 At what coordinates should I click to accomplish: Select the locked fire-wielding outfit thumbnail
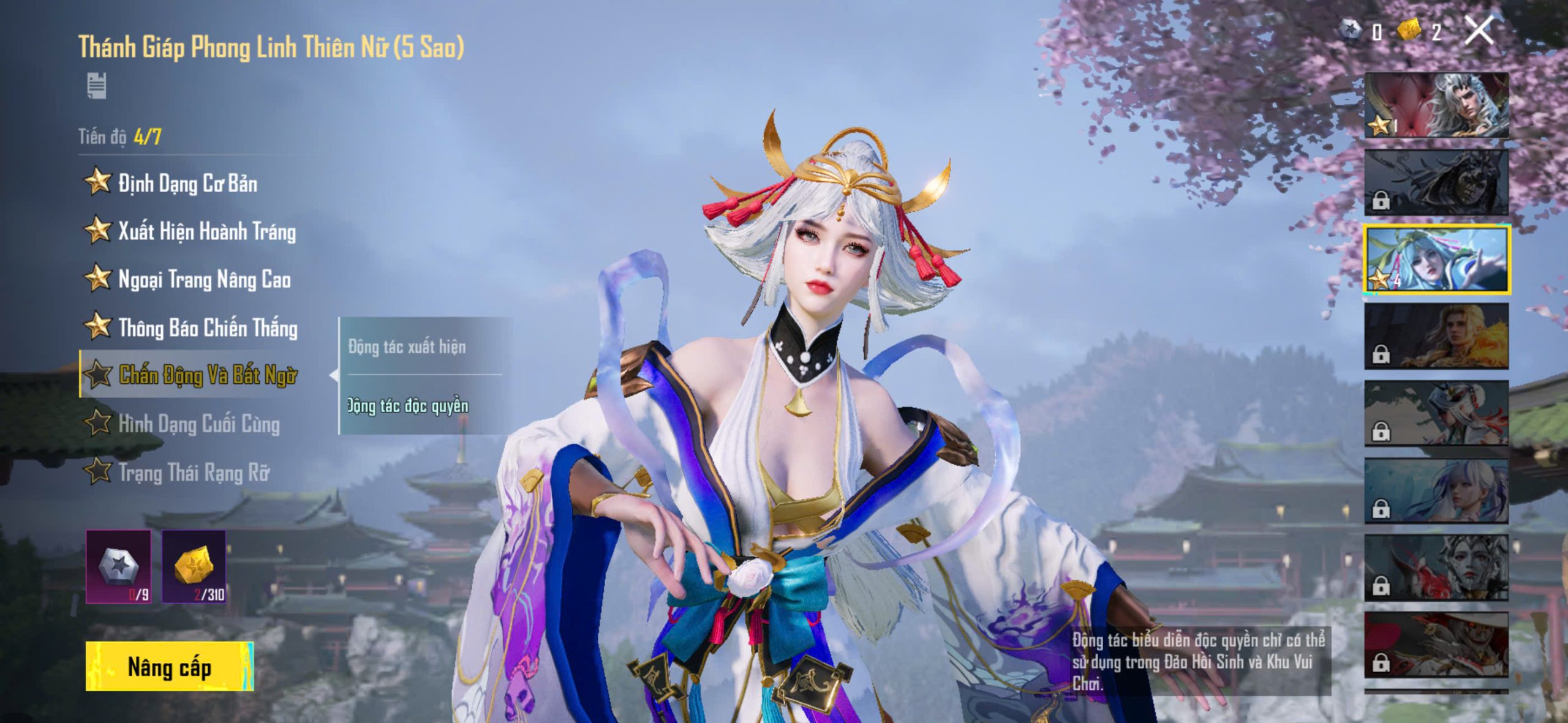click(x=1436, y=337)
